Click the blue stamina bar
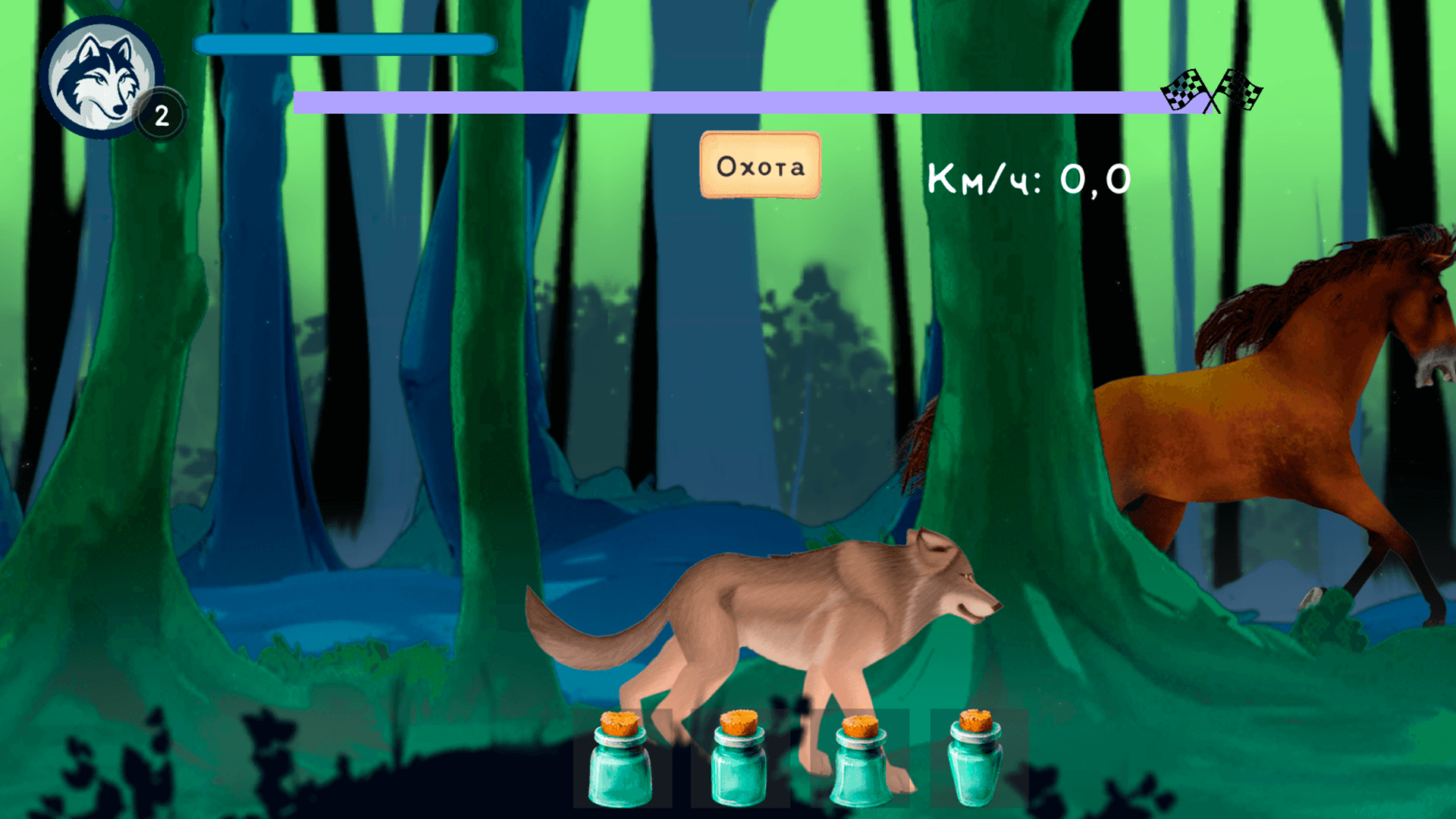1456x819 pixels. [344, 45]
